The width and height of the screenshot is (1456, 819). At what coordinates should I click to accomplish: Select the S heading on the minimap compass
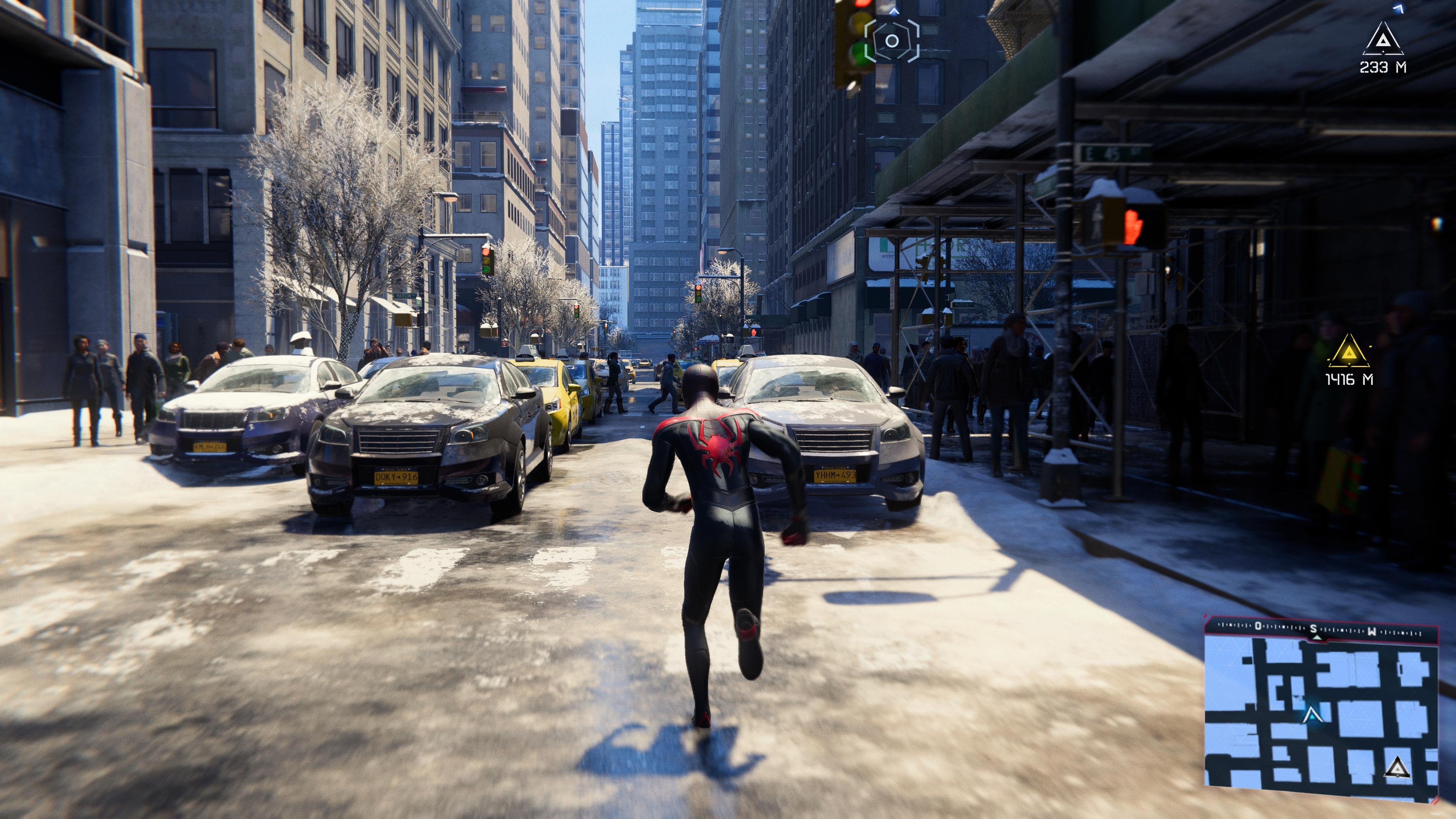(x=1313, y=629)
